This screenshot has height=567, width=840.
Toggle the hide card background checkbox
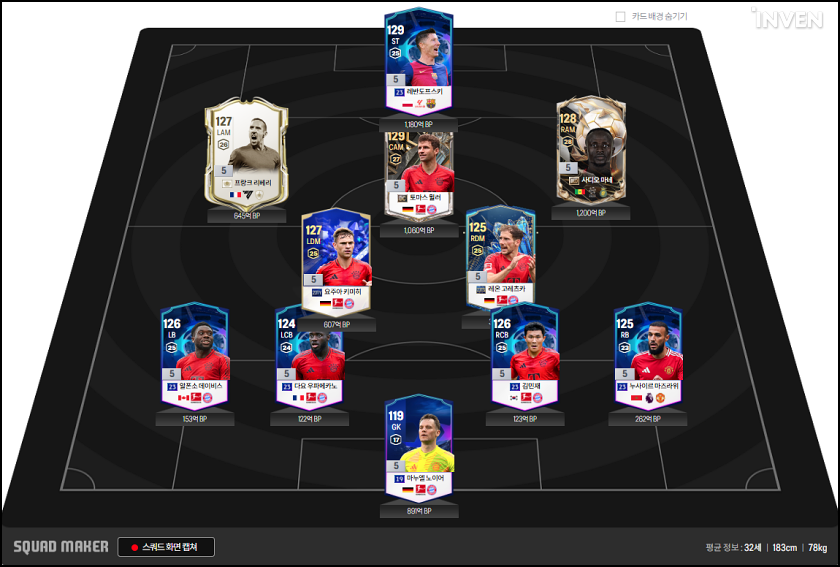[x=621, y=17]
